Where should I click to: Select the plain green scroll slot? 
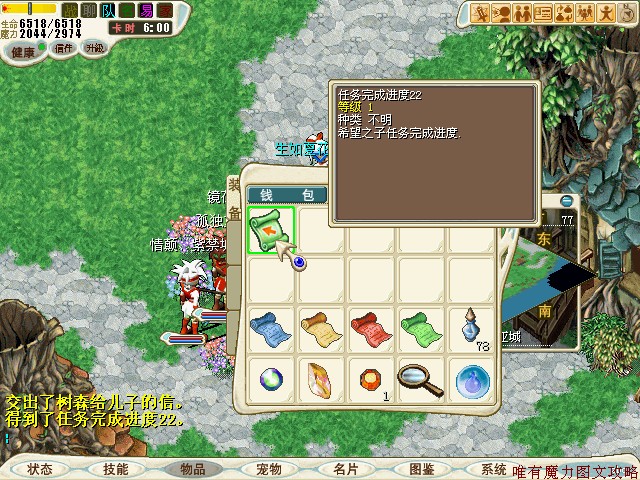420,329
